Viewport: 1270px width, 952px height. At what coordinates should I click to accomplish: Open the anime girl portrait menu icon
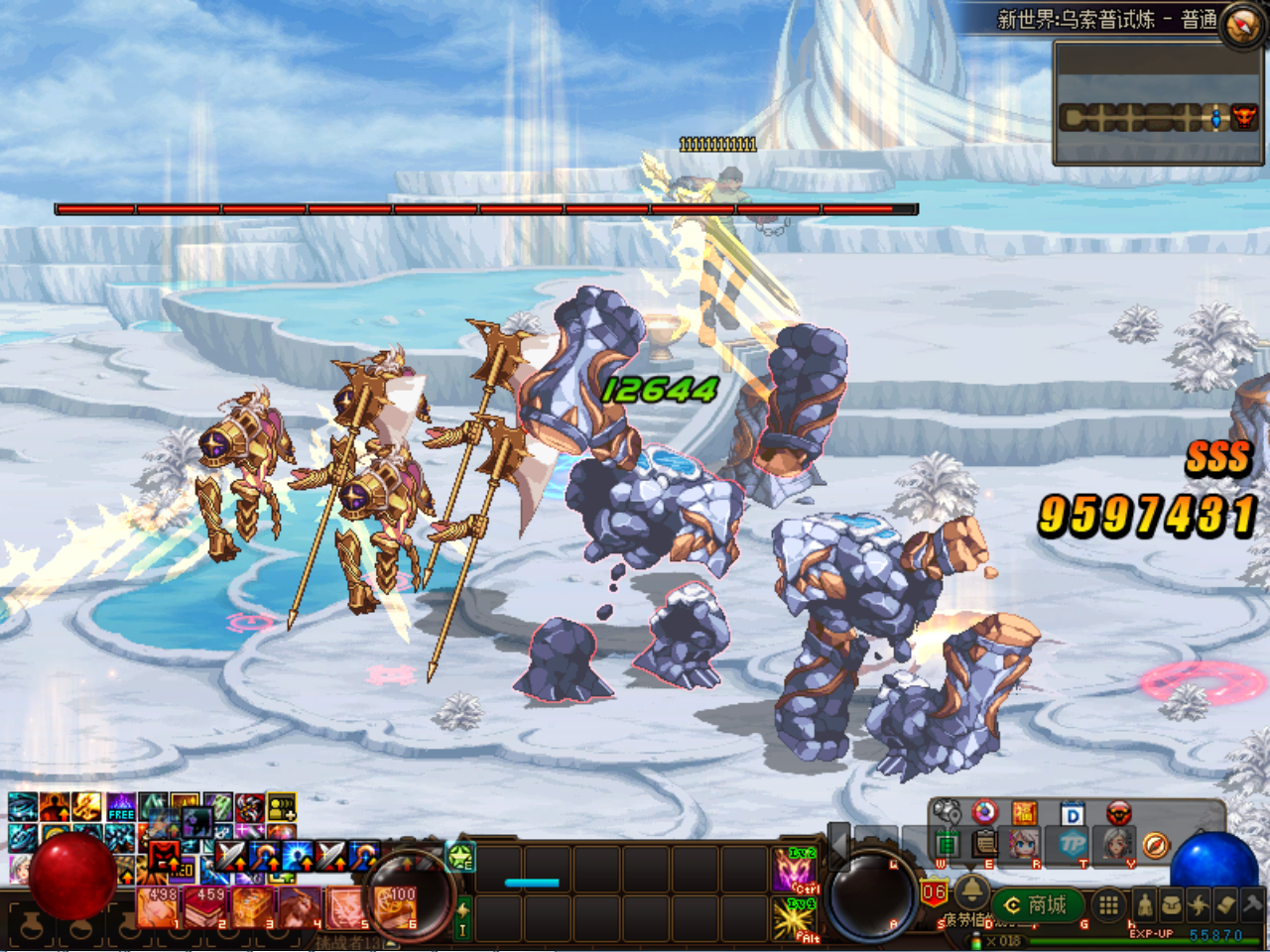(x=1023, y=845)
